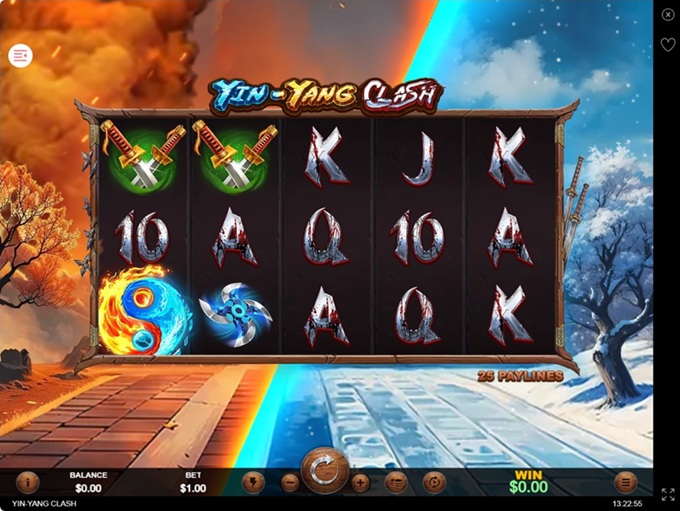Increase the bet with the plus button
The image size is (680, 511).
[360, 482]
